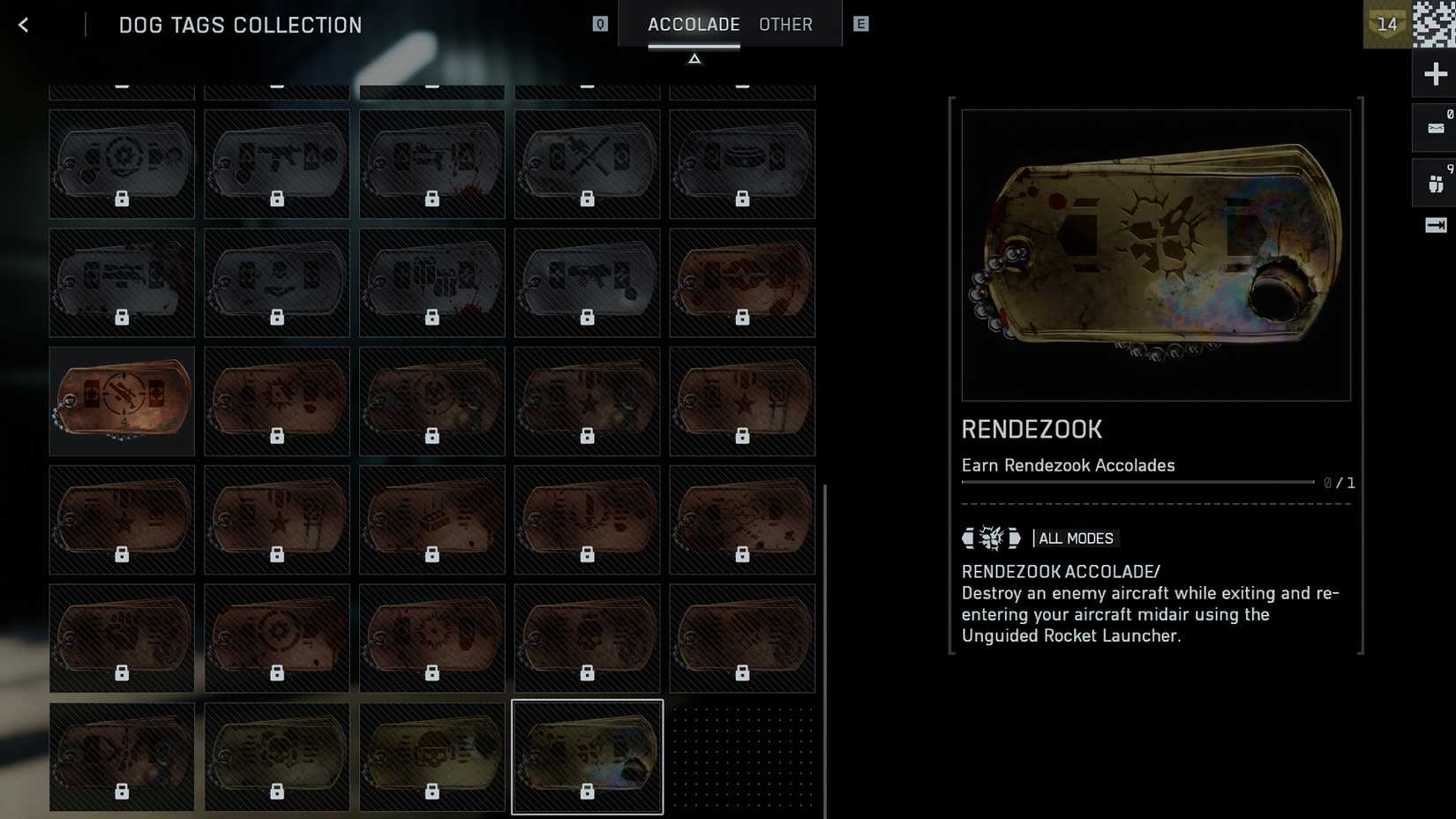Click the DOG TAGS COLLECTION title
This screenshot has width=1456, height=819.
point(239,24)
